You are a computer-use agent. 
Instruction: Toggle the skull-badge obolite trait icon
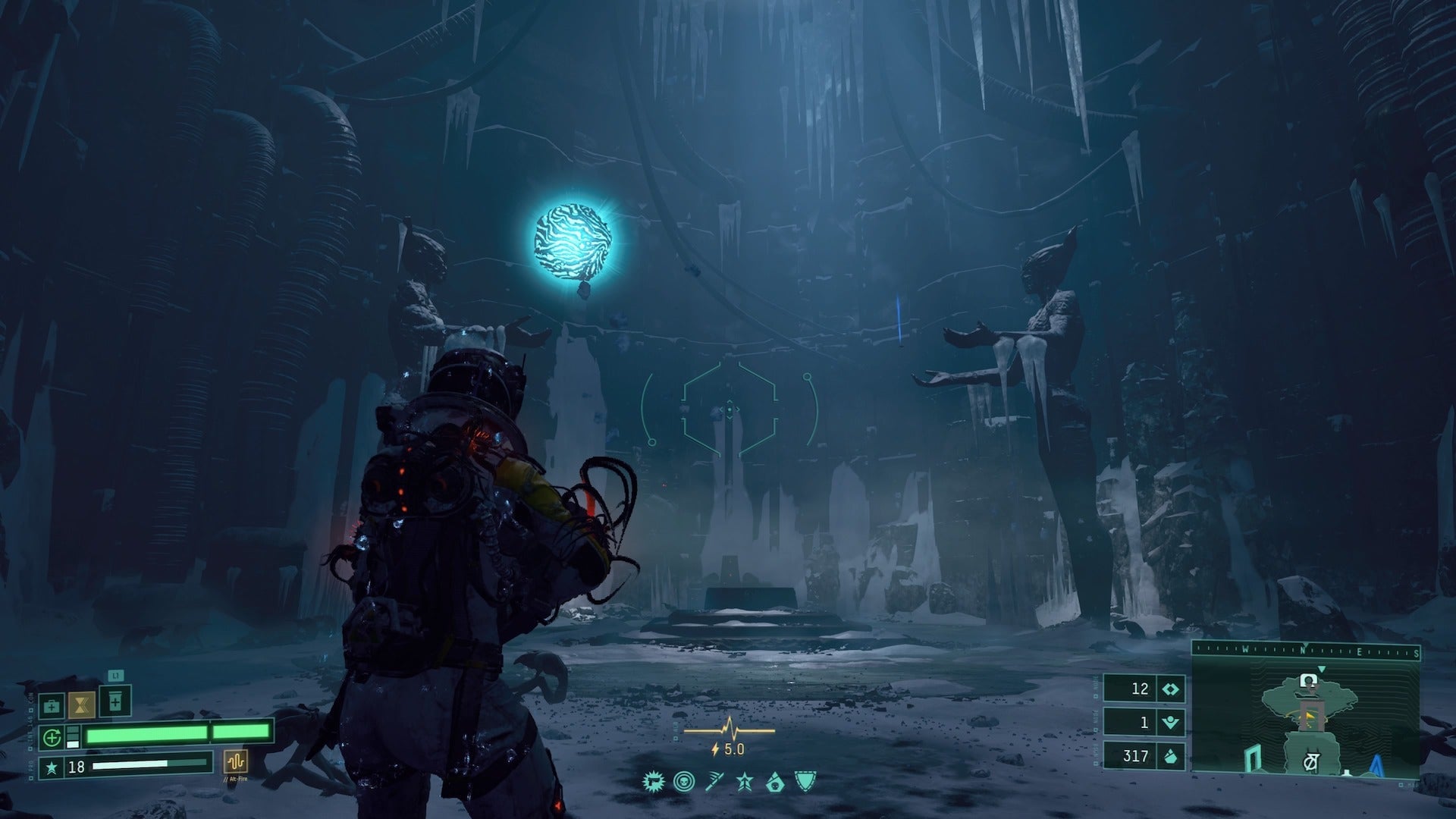pyautogui.click(x=775, y=783)
